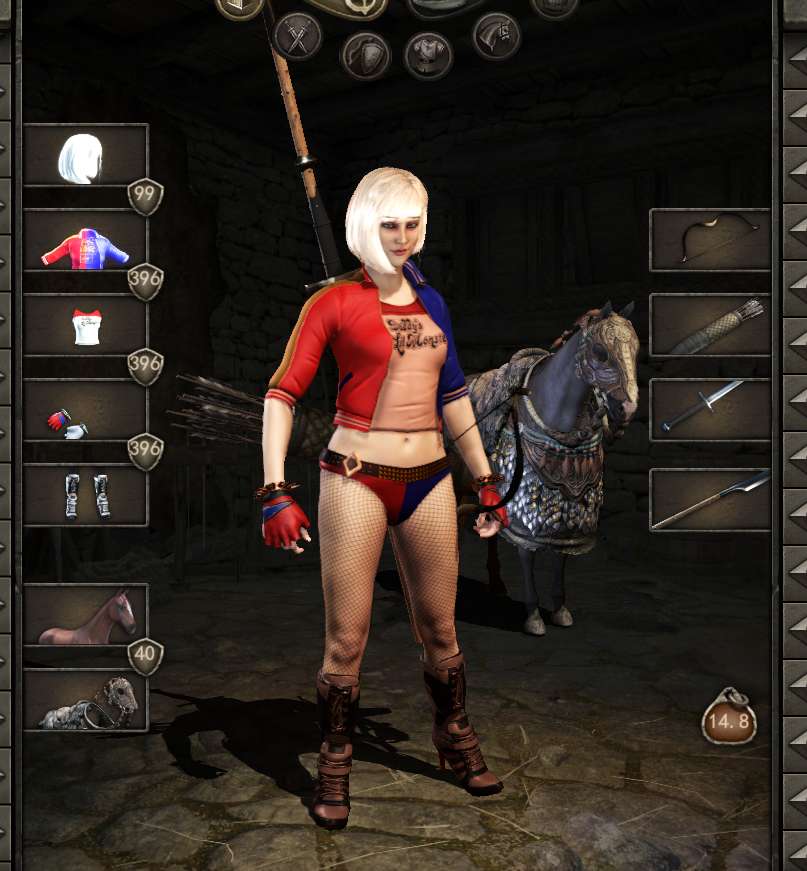The image size is (807, 871).
Task: Select the red and blue jacket slot
Action: tap(85, 241)
